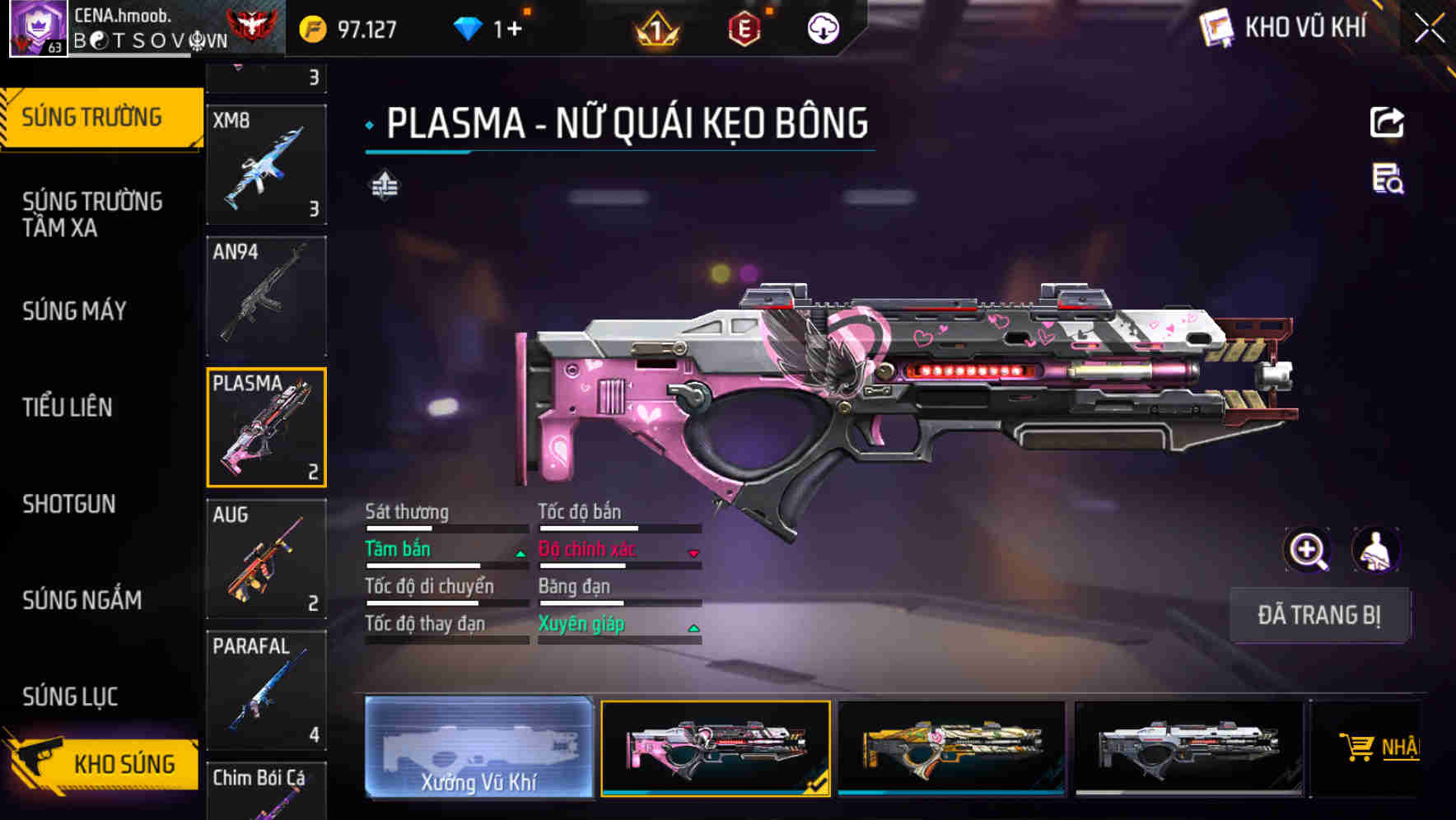Choose the AN94 weapon tile

[266, 296]
